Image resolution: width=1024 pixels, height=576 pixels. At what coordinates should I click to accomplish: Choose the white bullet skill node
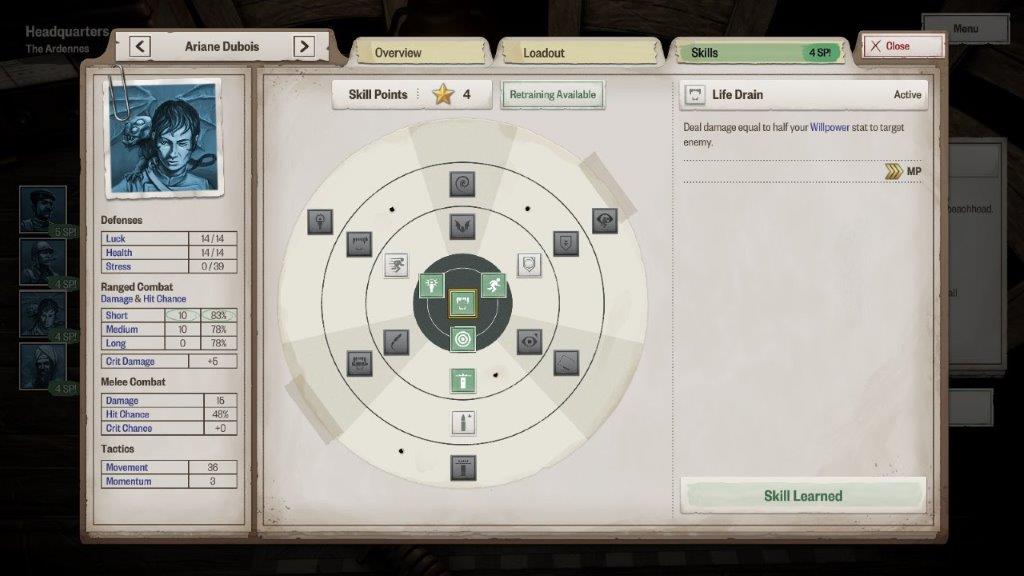coord(462,423)
